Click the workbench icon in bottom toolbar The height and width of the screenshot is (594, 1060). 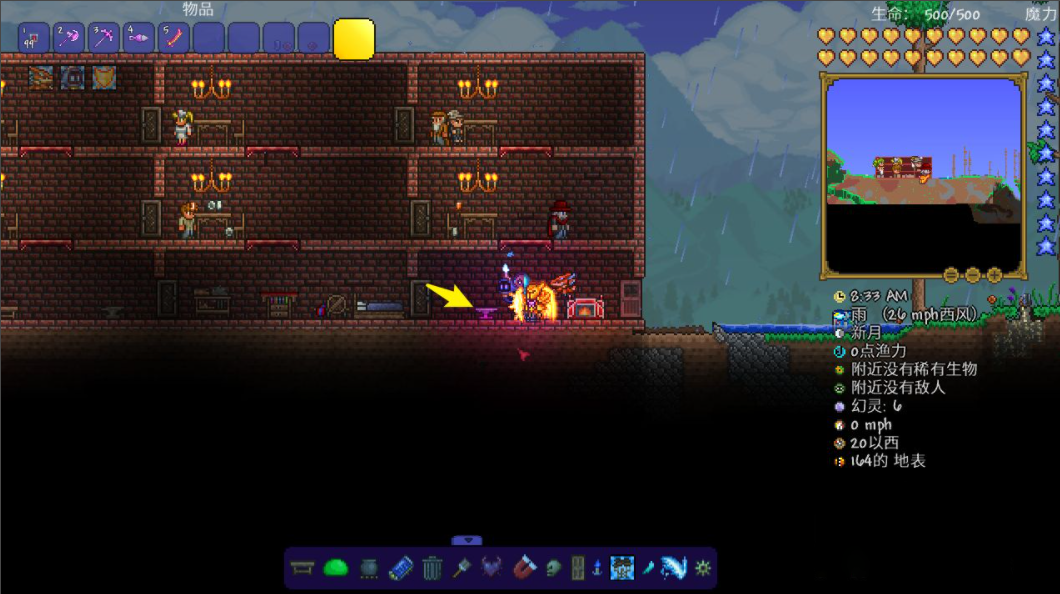pos(302,568)
